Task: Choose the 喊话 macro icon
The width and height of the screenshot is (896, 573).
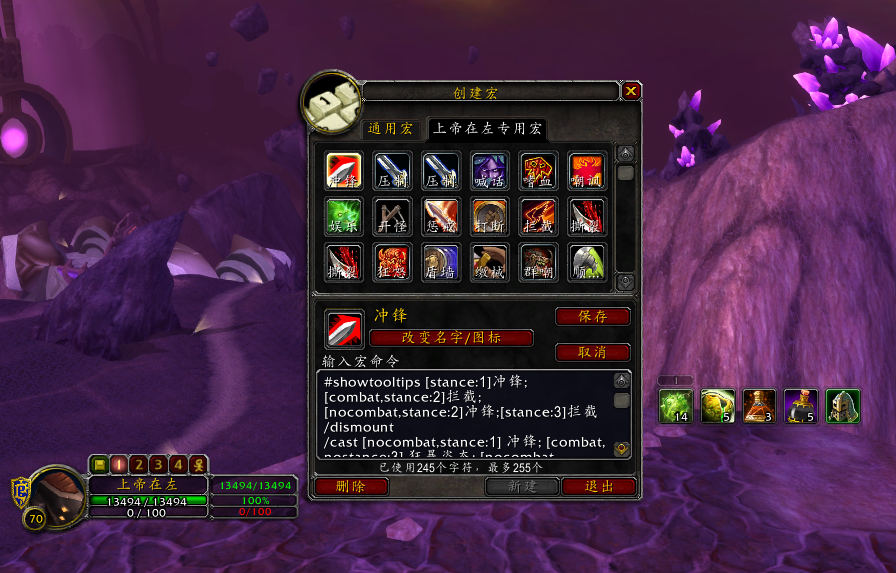Action: pyautogui.click(x=490, y=171)
